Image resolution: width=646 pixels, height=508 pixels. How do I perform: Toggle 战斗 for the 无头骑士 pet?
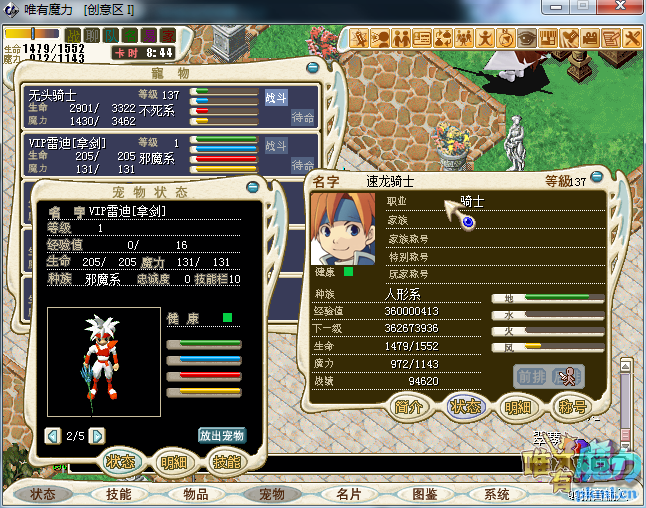pos(276,98)
